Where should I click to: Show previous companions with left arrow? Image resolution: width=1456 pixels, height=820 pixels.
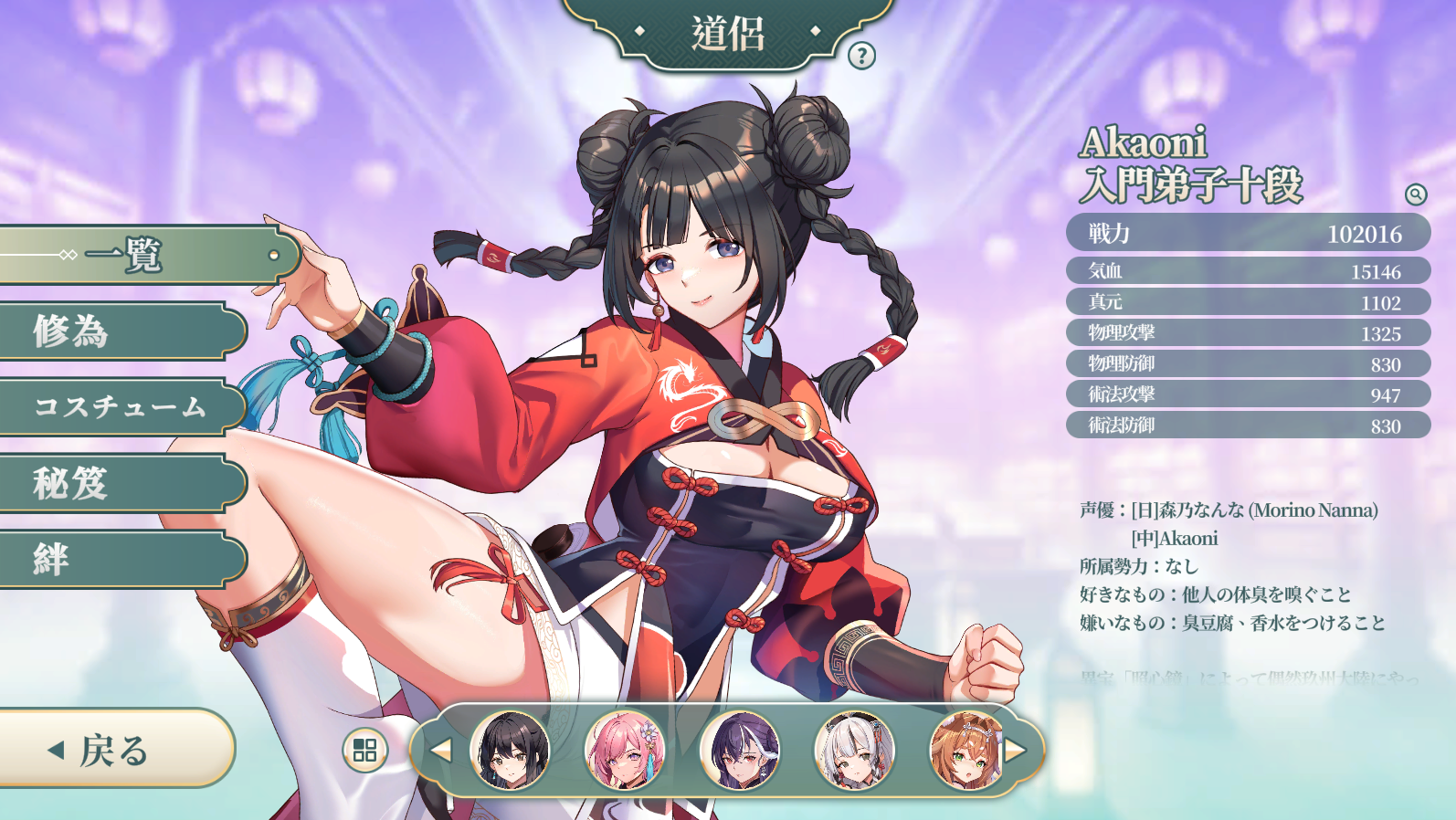pos(442,751)
